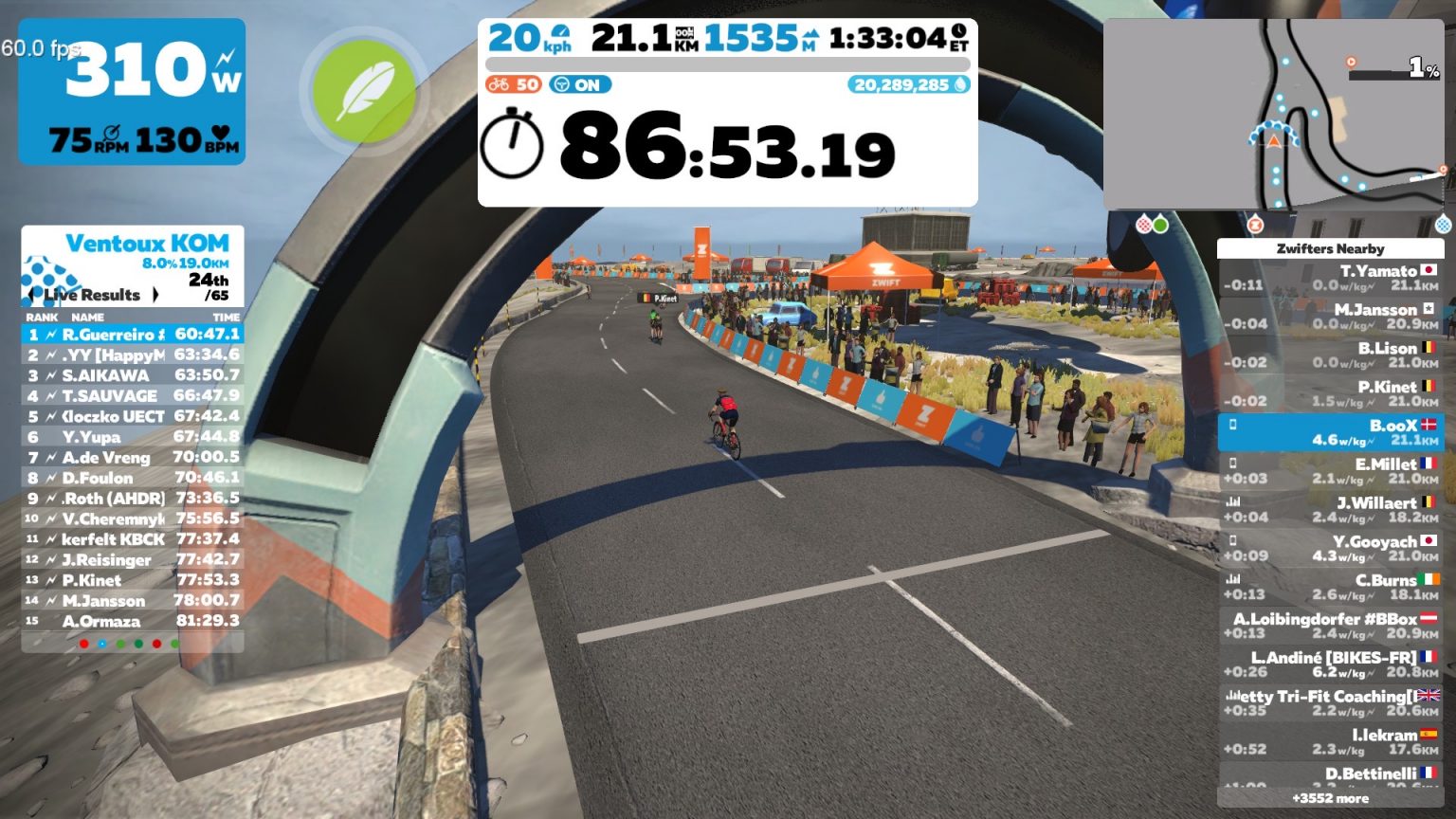This screenshot has width=1456, height=819.
Task: Toggle steering ON indicator
Action: point(582,84)
